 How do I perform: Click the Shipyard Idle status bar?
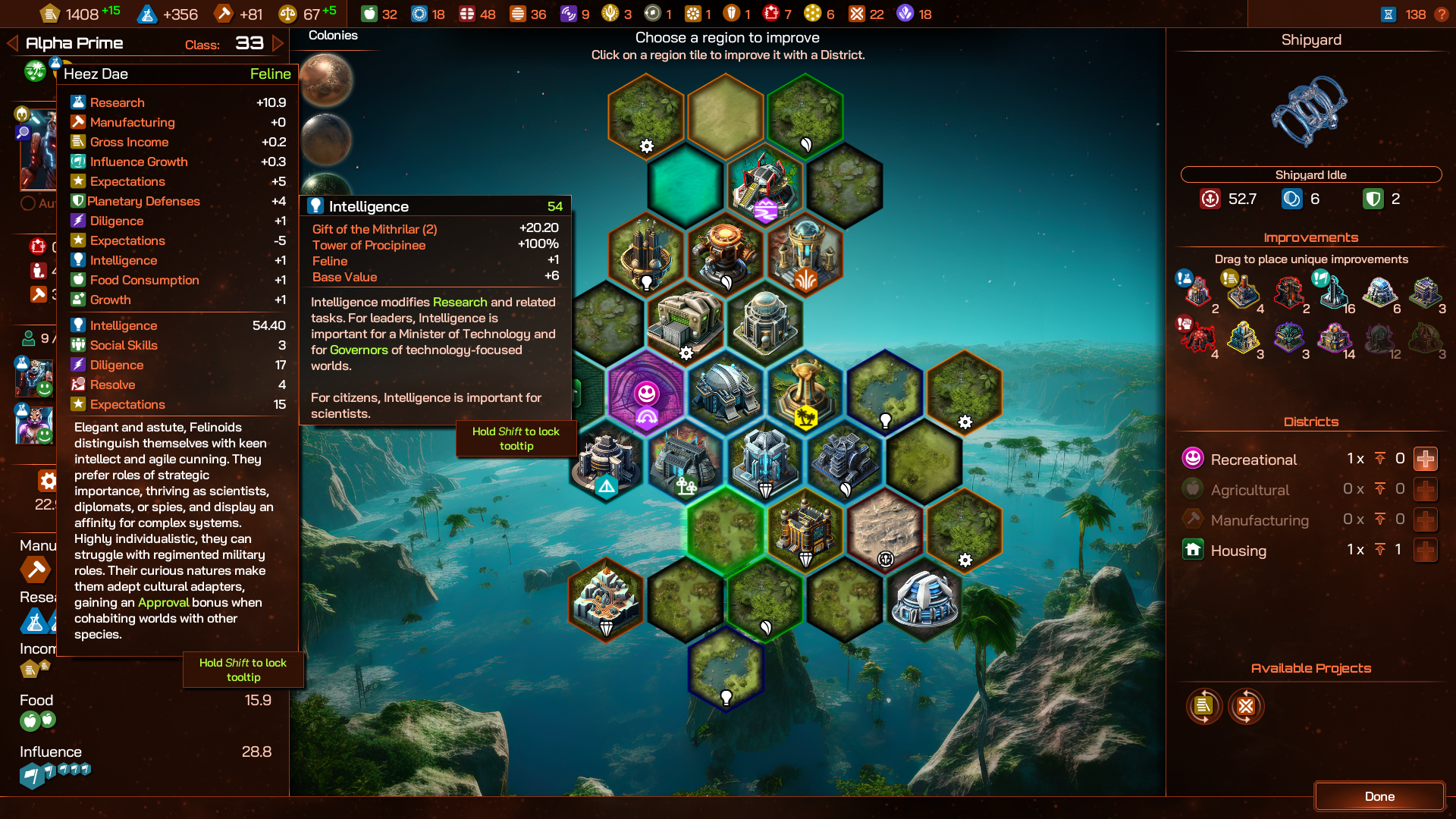(1310, 174)
